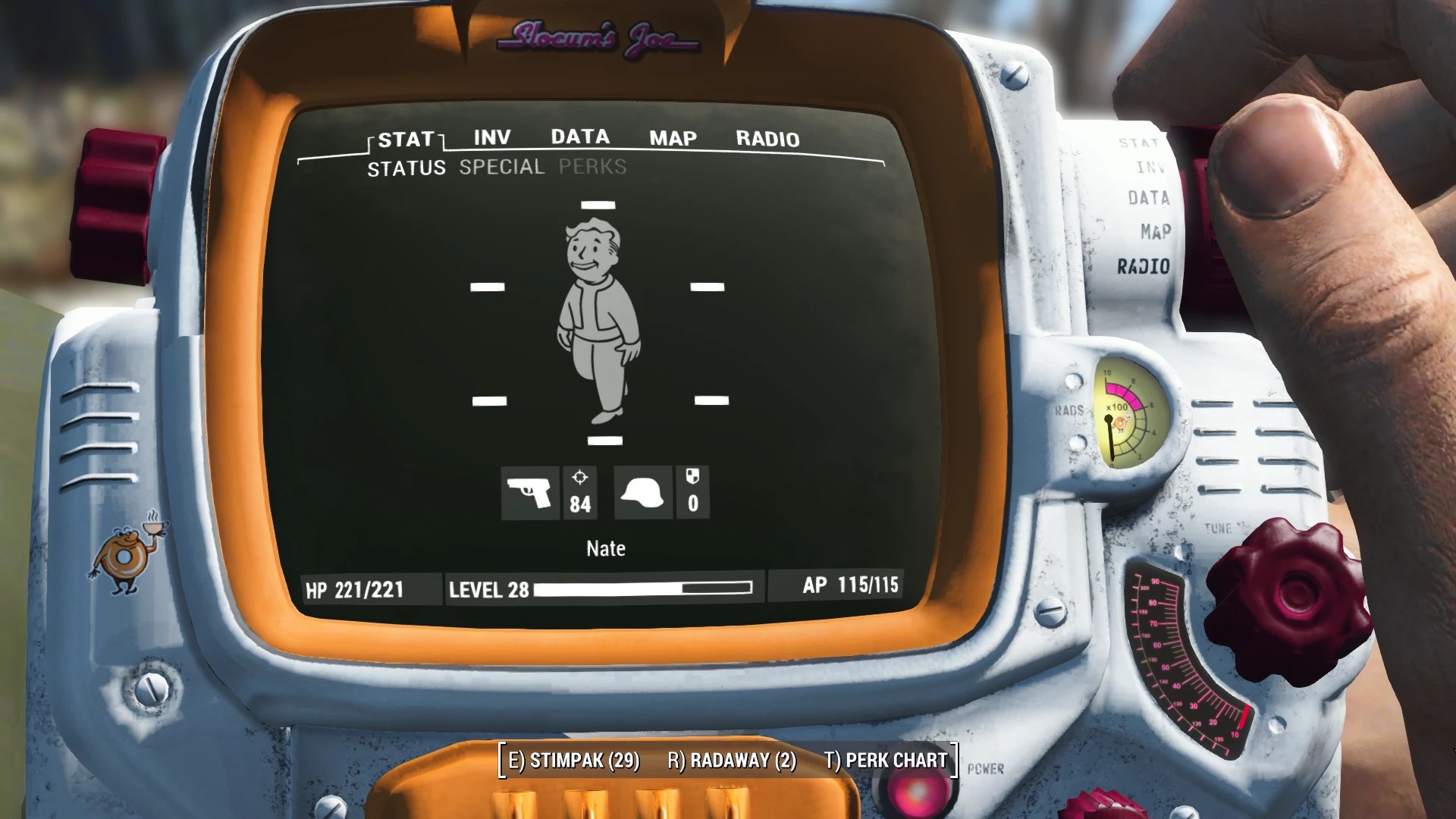The width and height of the screenshot is (1456, 819).
Task: Click the character name Nate
Action: (x=604, y=548)
